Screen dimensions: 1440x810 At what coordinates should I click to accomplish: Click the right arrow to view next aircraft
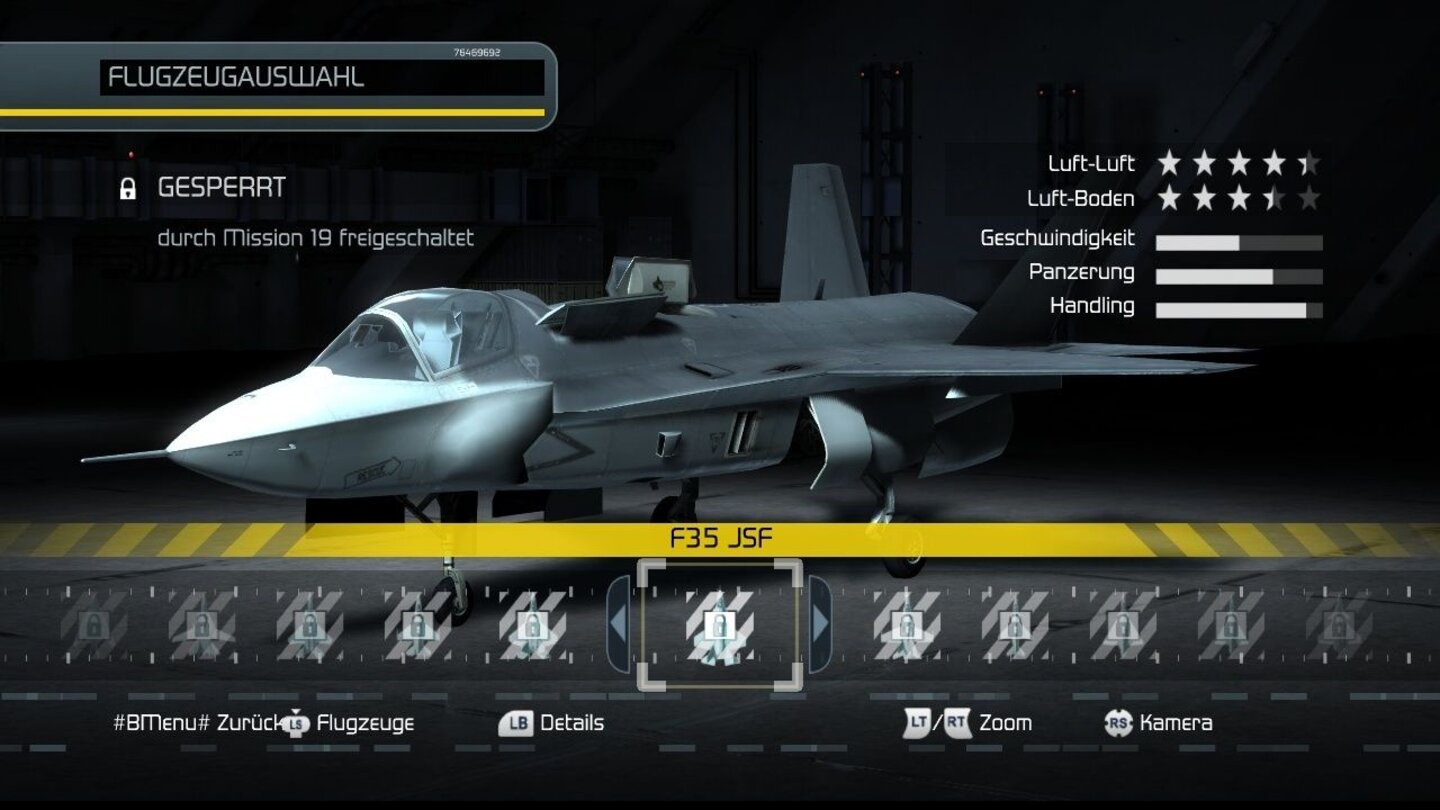click(823, 625)
